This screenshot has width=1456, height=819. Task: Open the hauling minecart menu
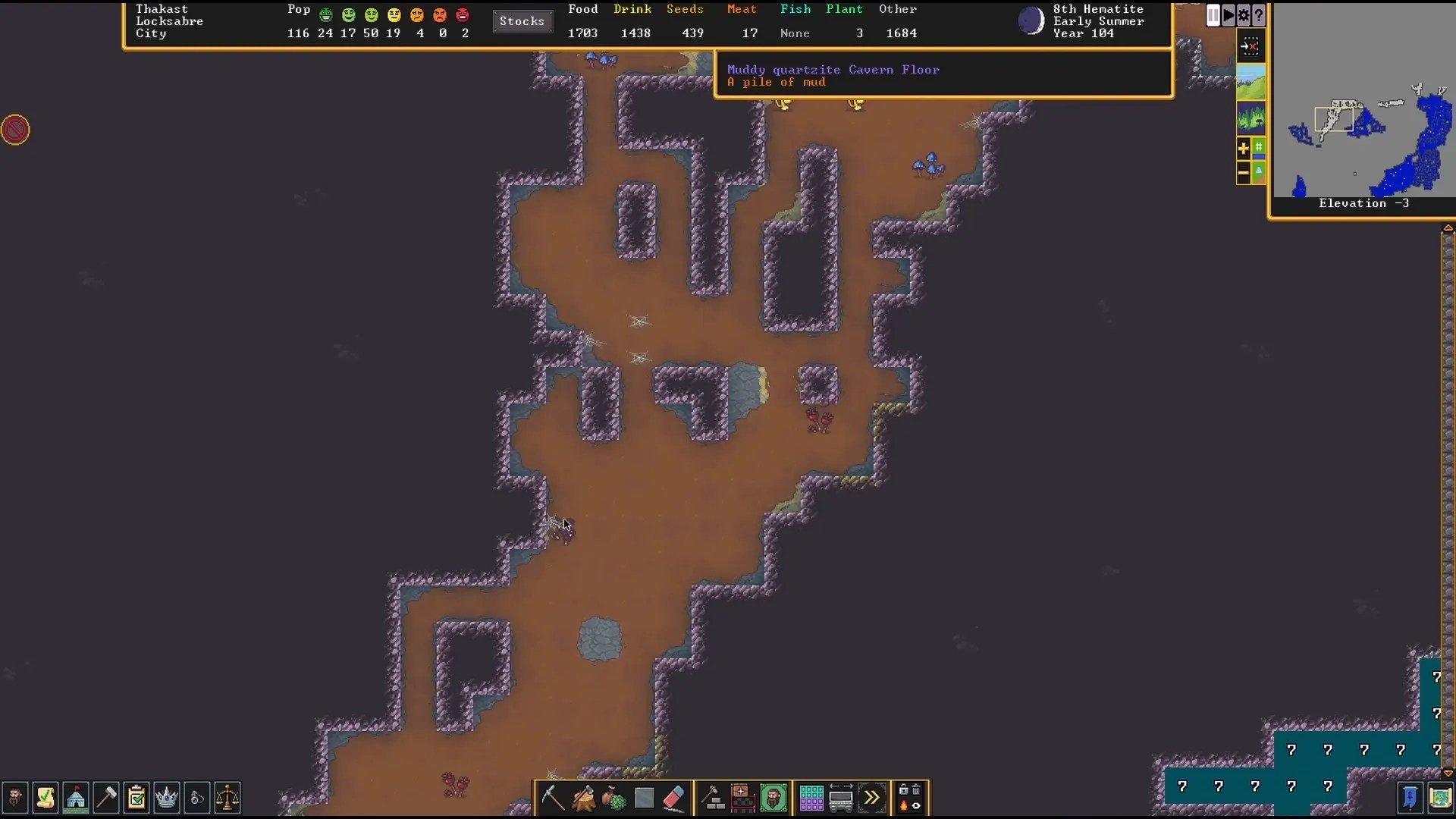pyautogui.click(x=840, y=798)
